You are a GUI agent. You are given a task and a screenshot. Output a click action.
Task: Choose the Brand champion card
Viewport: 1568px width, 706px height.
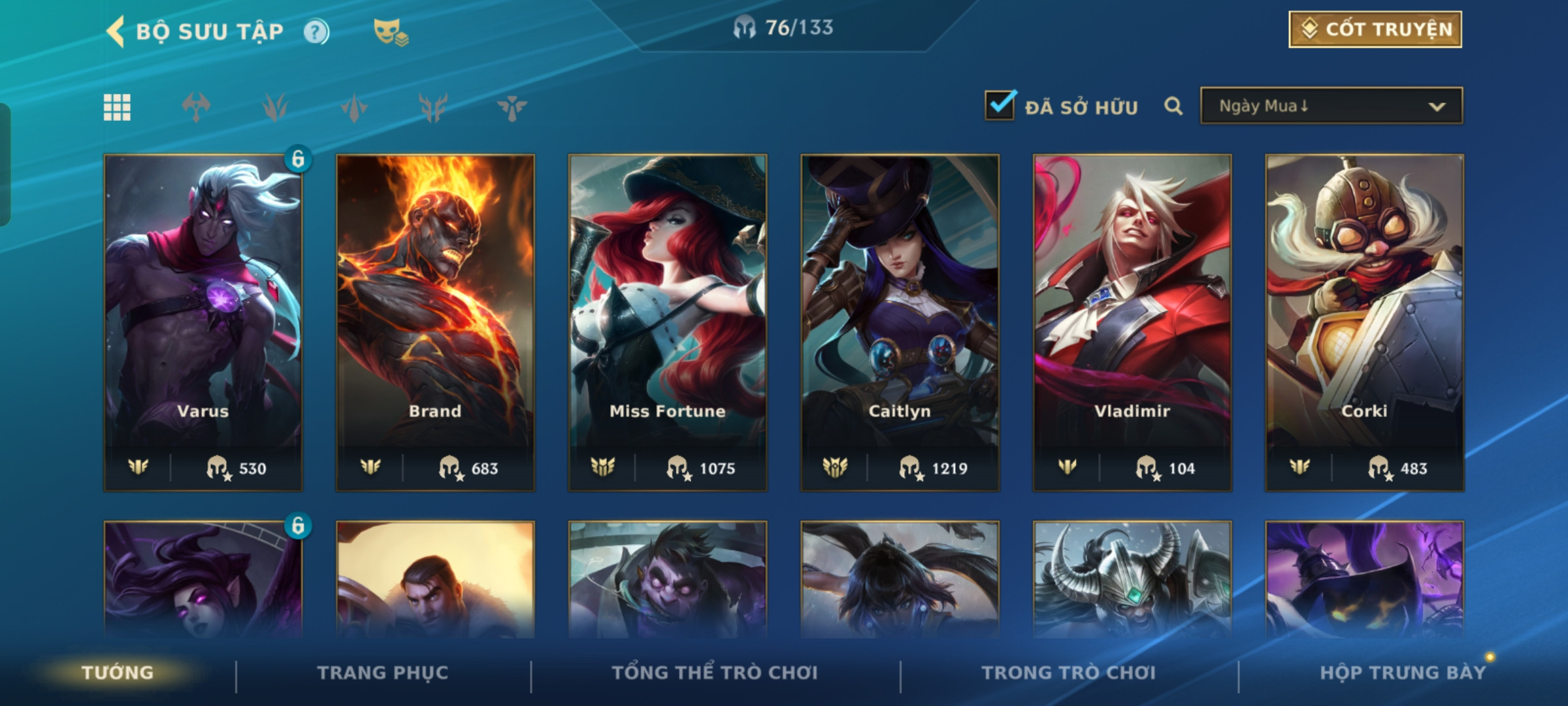tap(435, 322)
